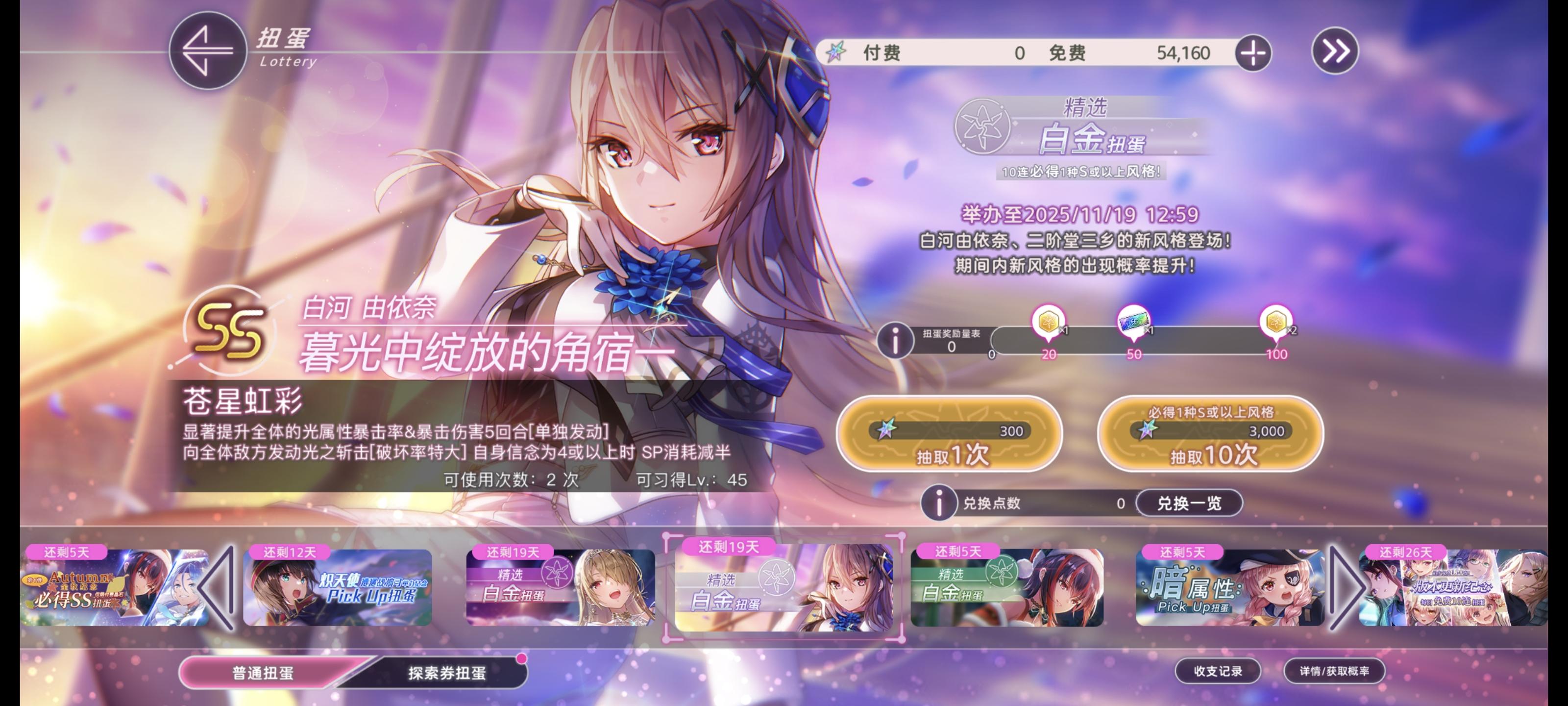Tap the plus icon to buy more star gems

(x=1253, y=53)
